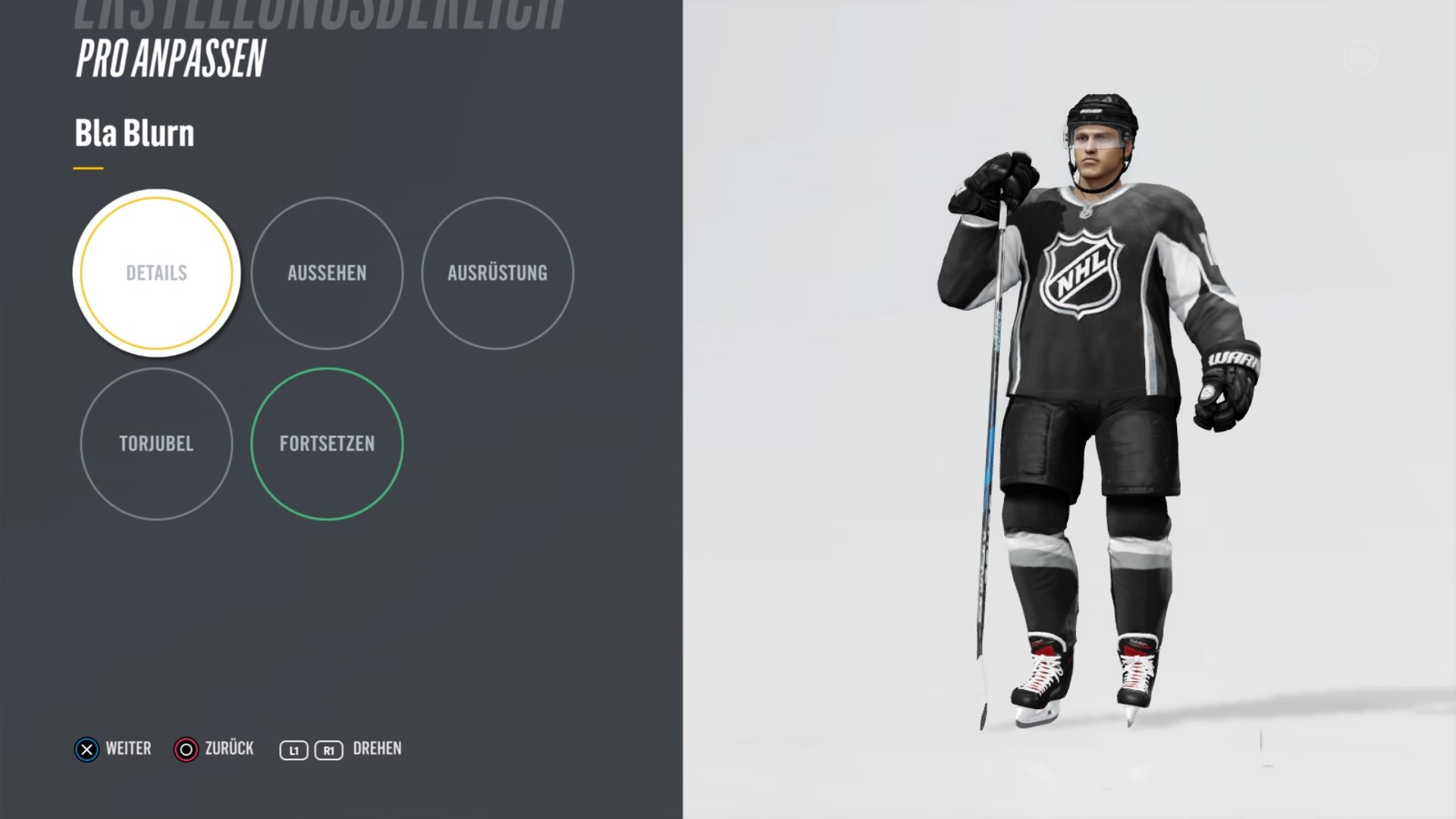Viewport: 1456px width, 819px height.
Task: Click the NHL shield logo on the jersey
Action: coord(1080,273)
